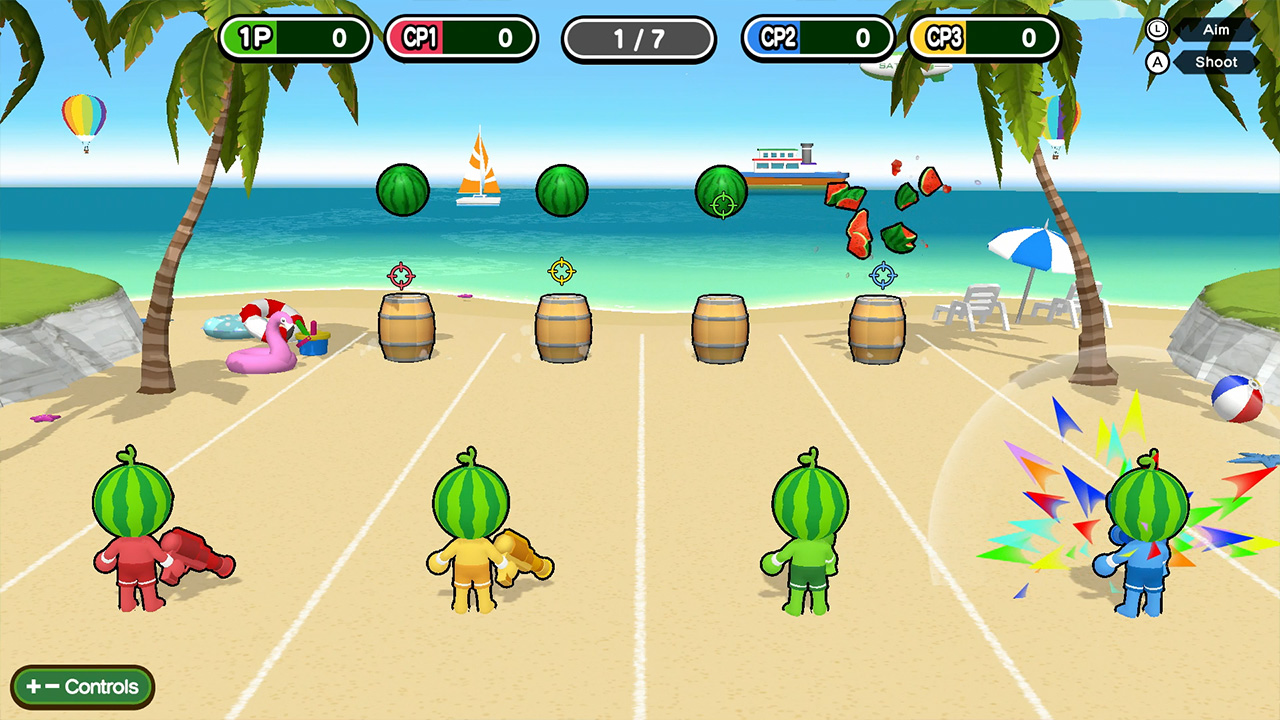Image resolution: width=1280 pixels, height=720 pixels.
Task: Click the Aim label text
Action: 1216,30
